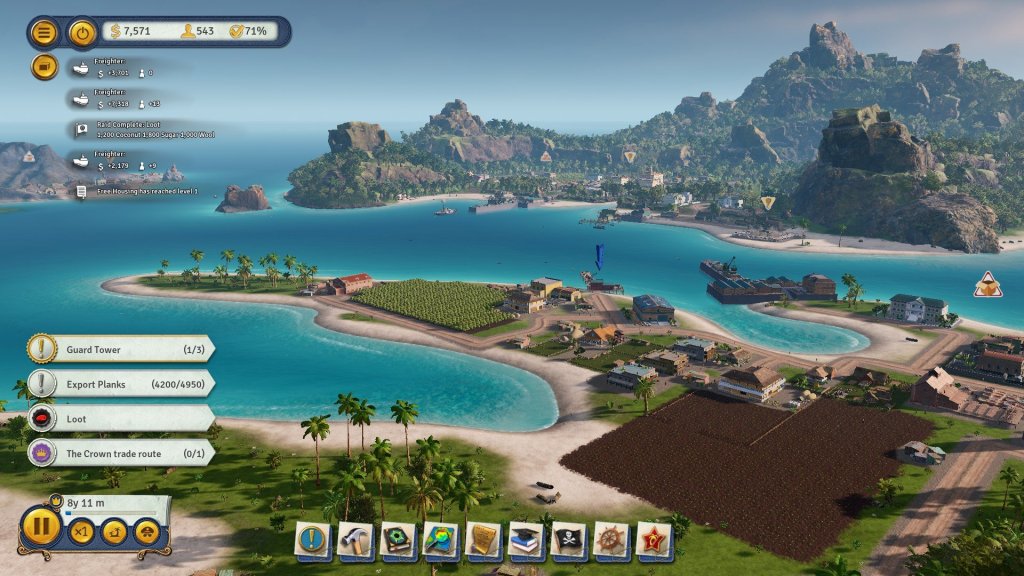Screen dimensions: 1024x576
Task: Open the main menu hamburger button
Action: click(x=45, y=32)
